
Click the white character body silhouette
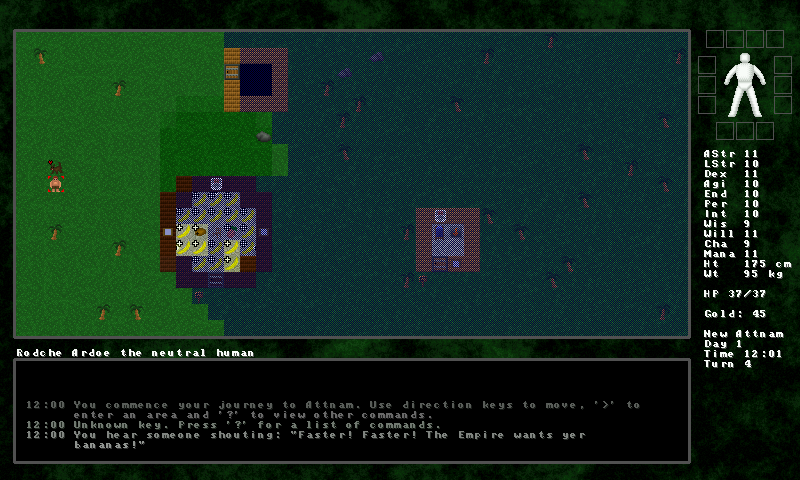pyautogui.click(x=741, y=86)
